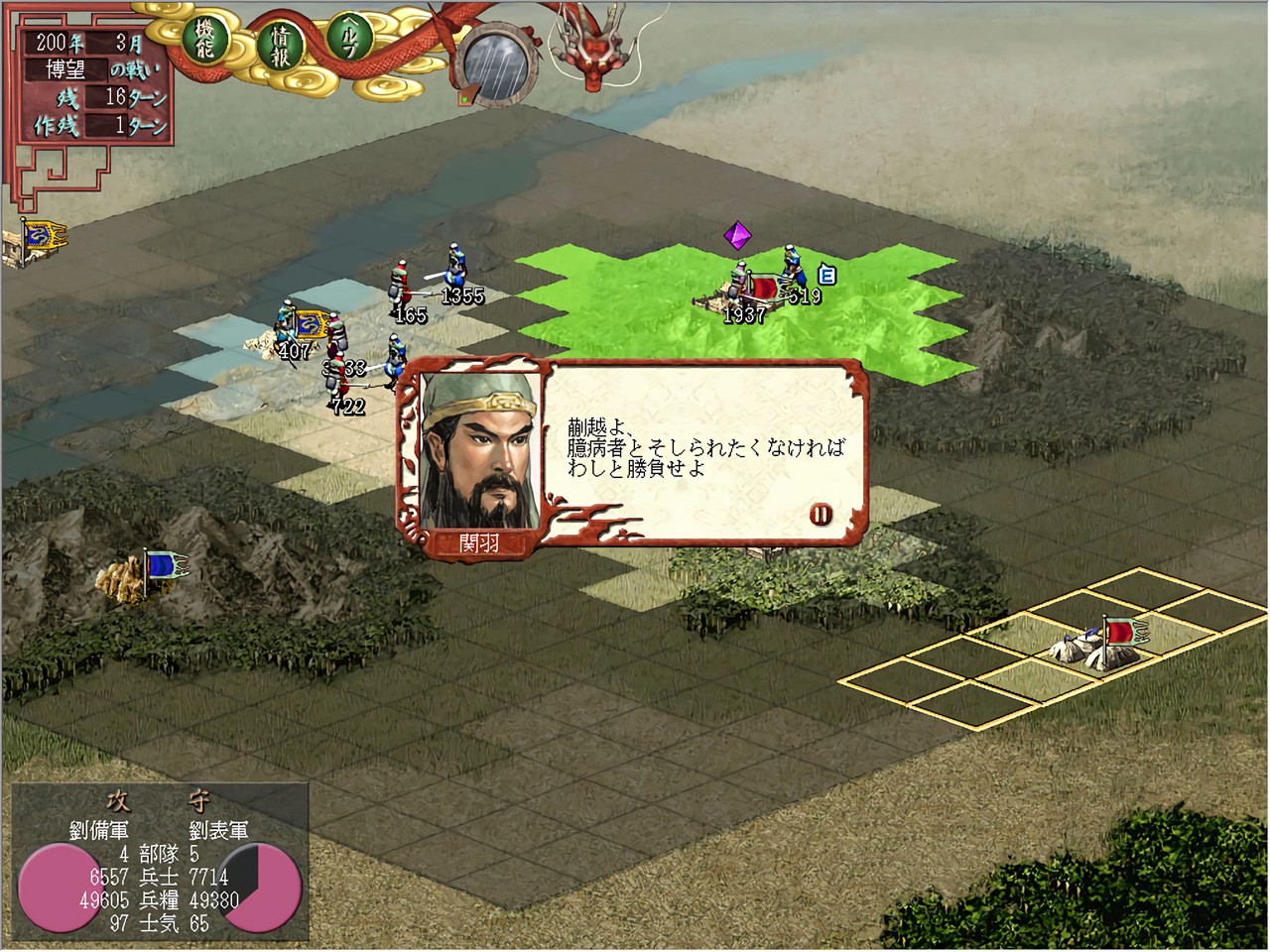Advance Guan Yu's dialogue with the red round button
This screenshot has height=952, width=1270.
821,514
